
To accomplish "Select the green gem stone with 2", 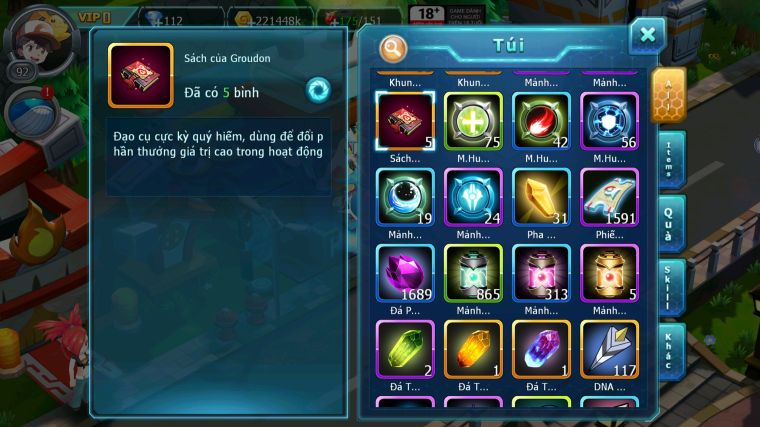I will click(405, 349).
